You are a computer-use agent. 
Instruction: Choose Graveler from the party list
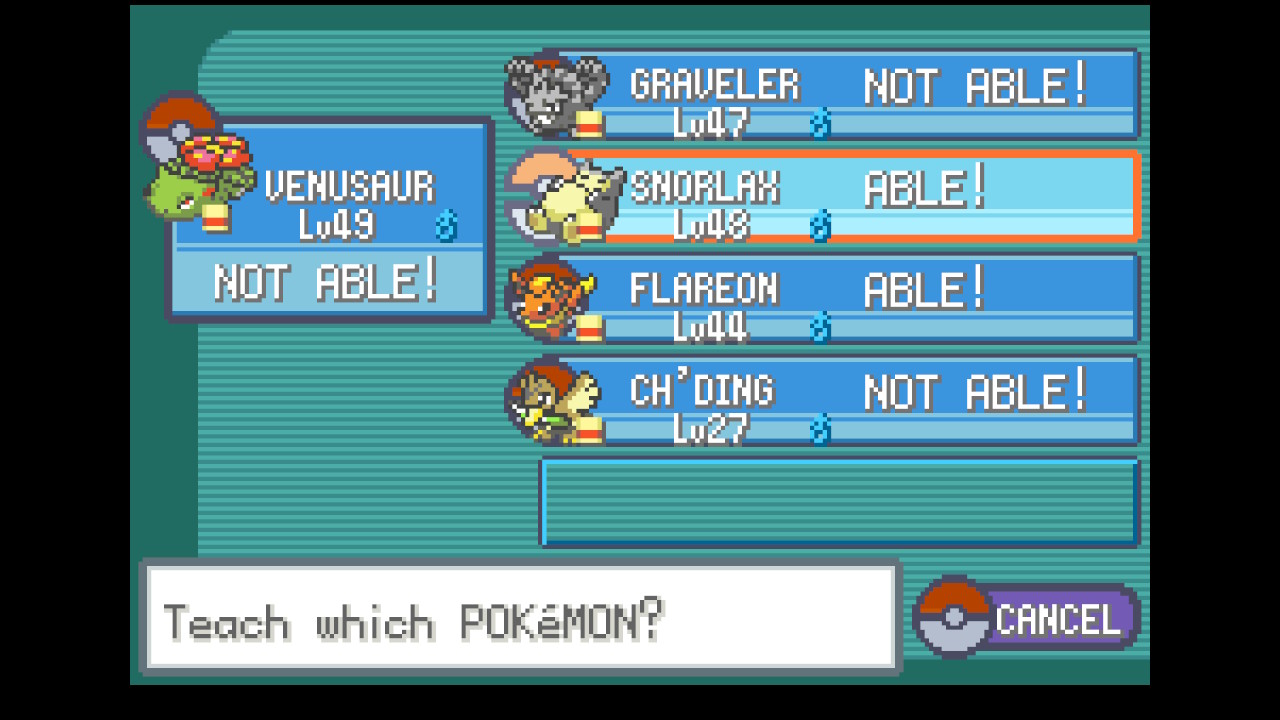(x=840, y=95)
